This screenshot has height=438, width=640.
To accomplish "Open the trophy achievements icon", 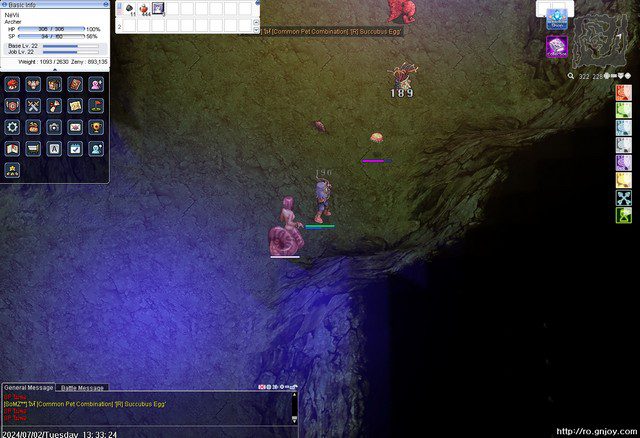I will (x=96, y=127).
